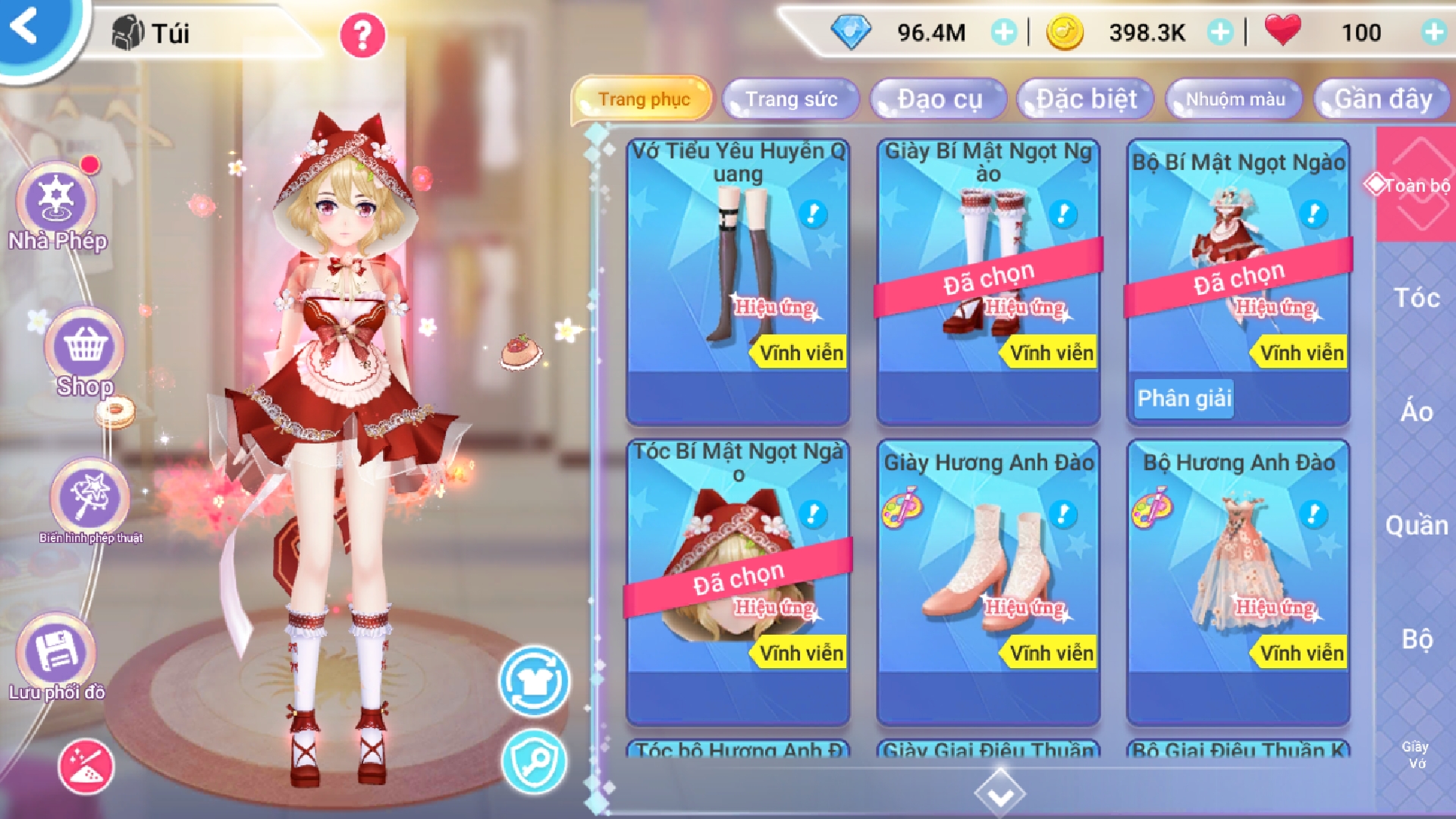Click the Phân giải button
Image resolution: width=1456 pixels, height=819 pixels.
pos(1185,398)
